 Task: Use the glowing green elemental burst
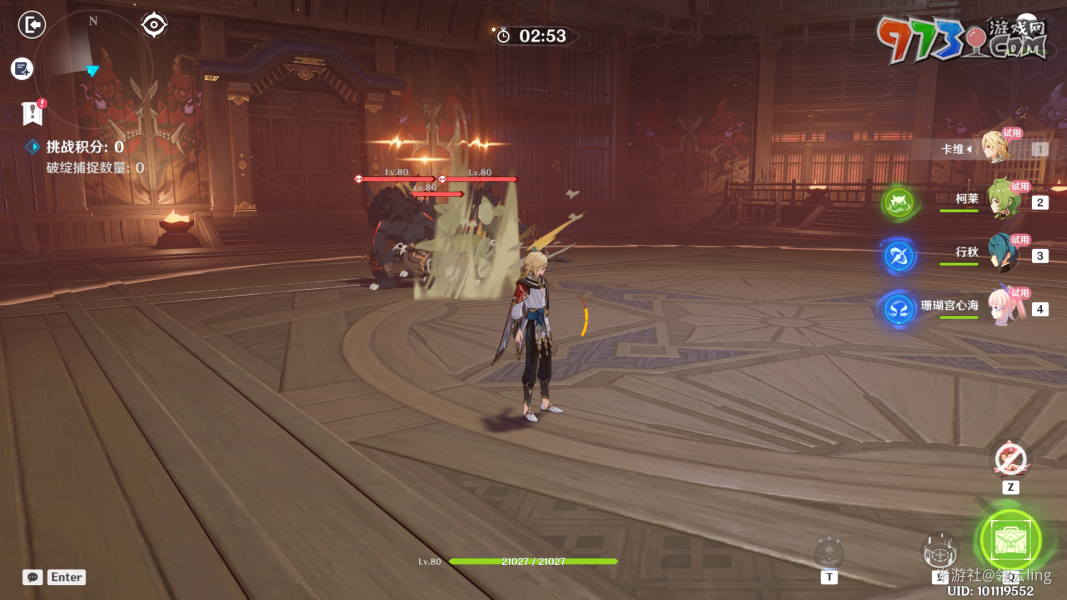coord(1010,540)
